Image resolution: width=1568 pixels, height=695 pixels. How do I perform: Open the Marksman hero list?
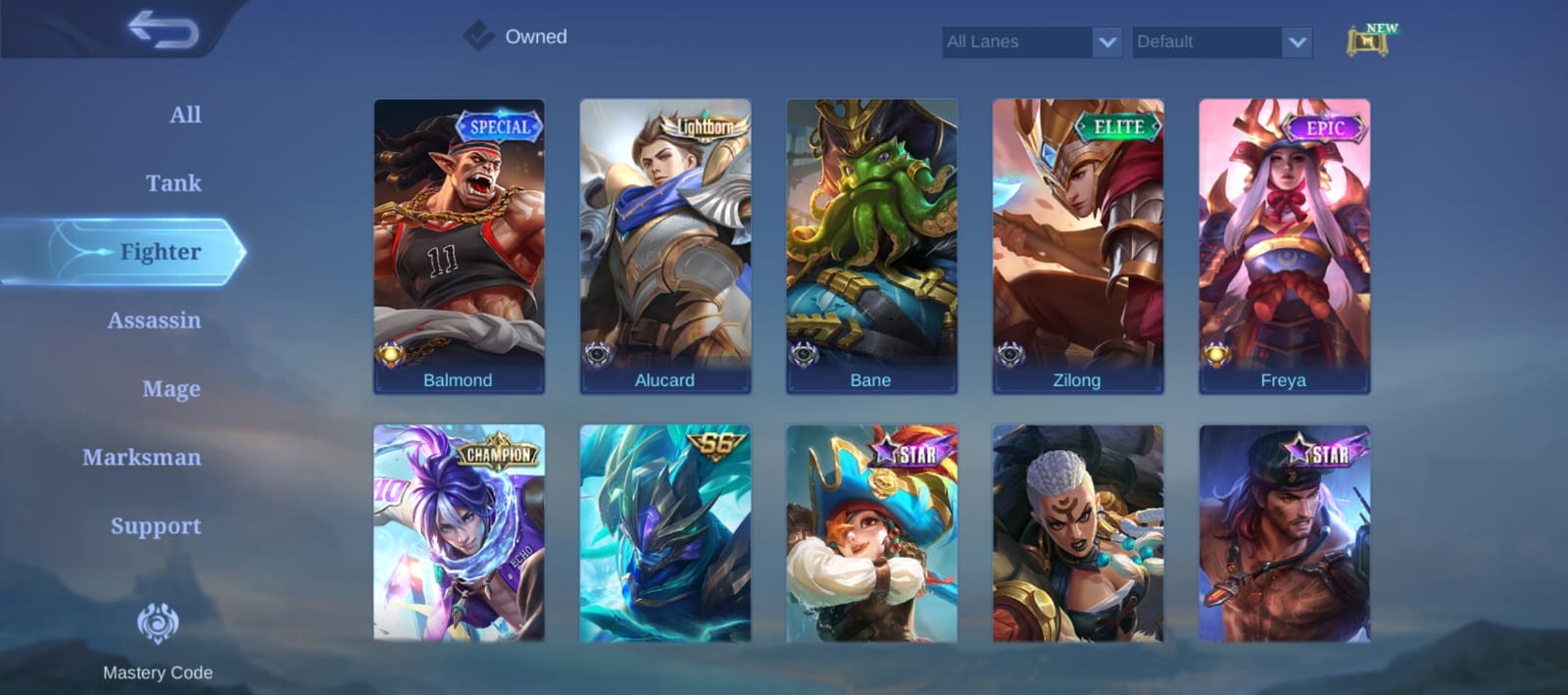(x=142, y=458)
